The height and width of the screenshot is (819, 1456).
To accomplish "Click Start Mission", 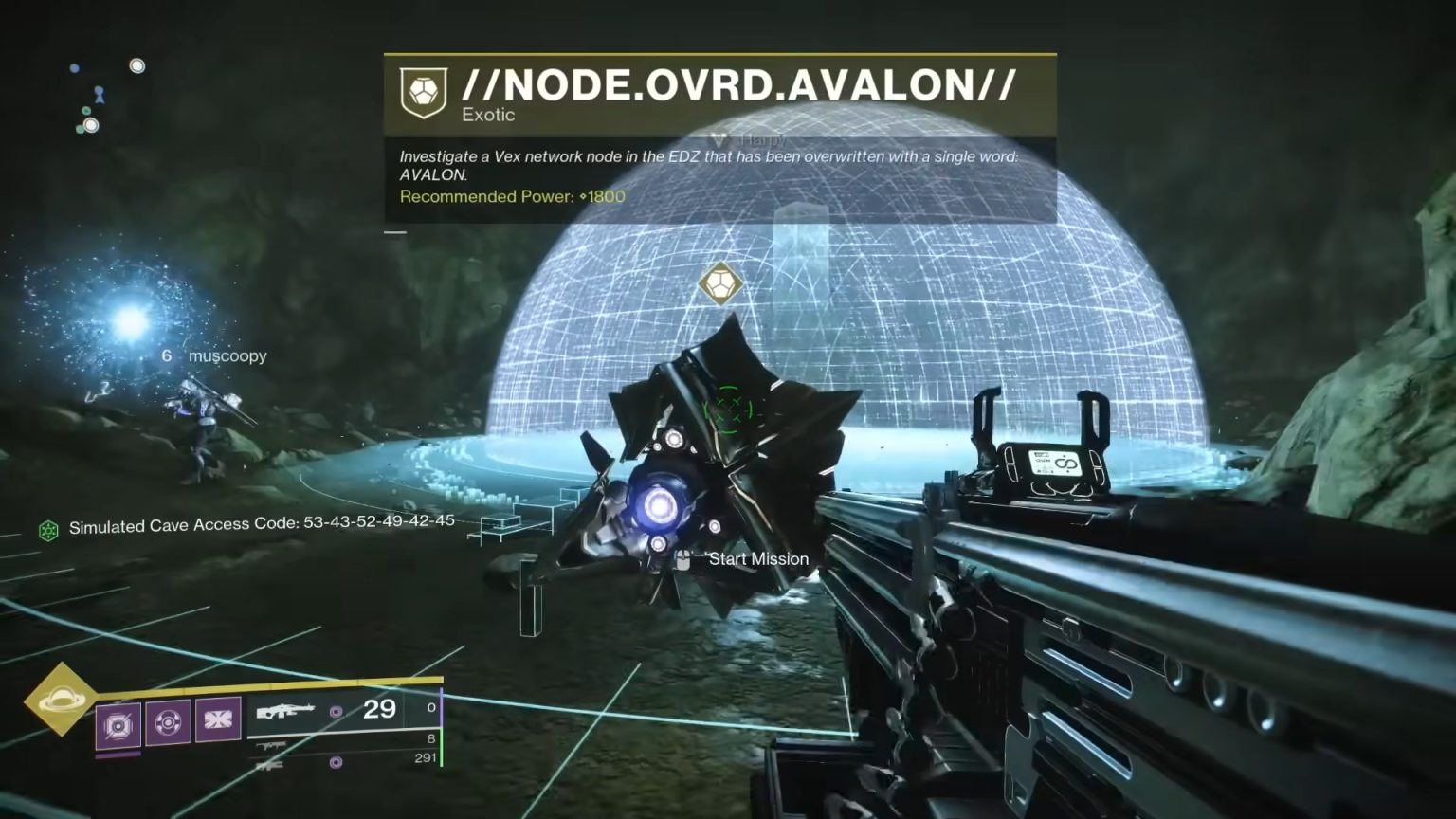I will pos(758,558).
